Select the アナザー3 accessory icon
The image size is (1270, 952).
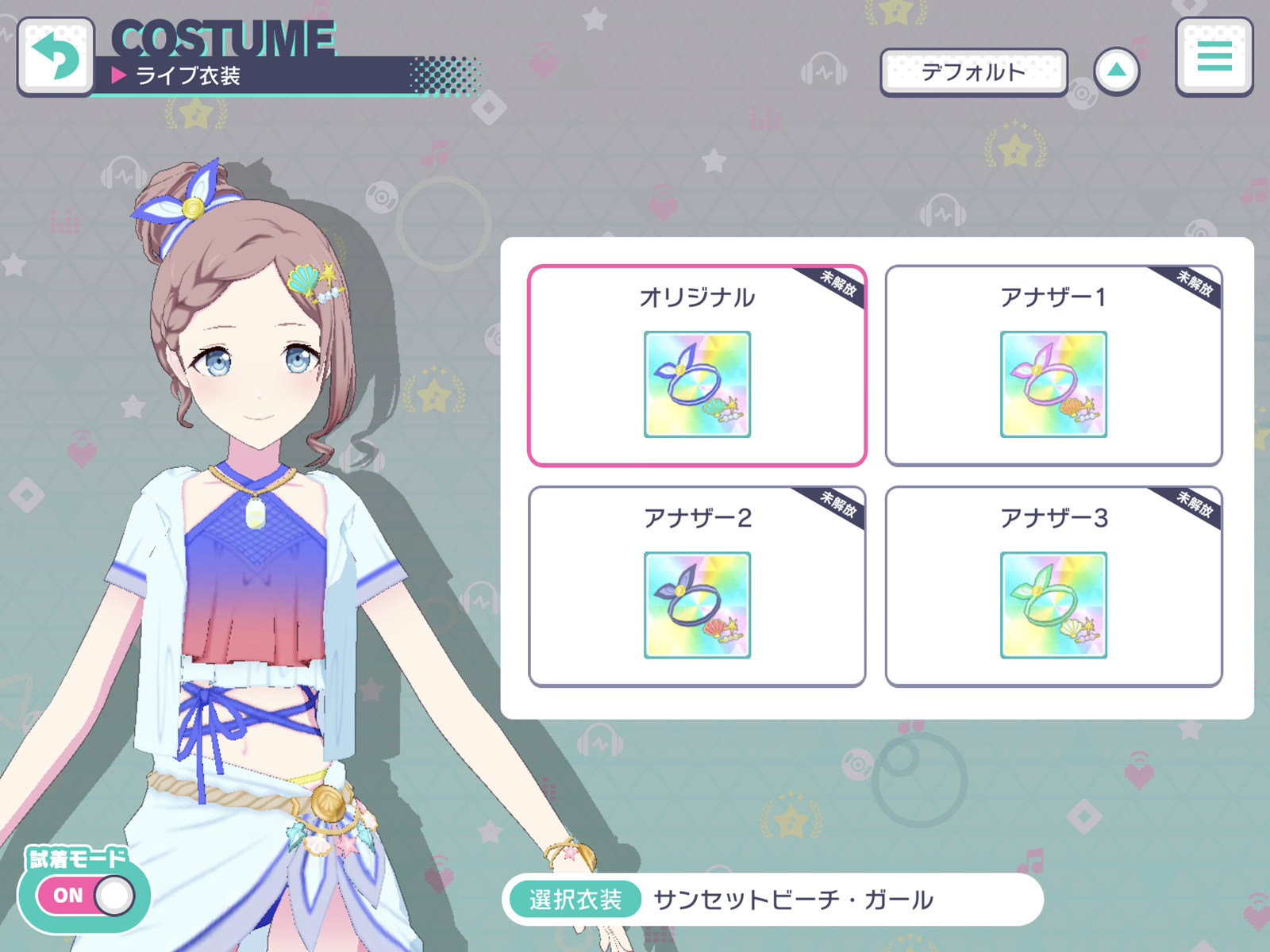coord(1054,605)
